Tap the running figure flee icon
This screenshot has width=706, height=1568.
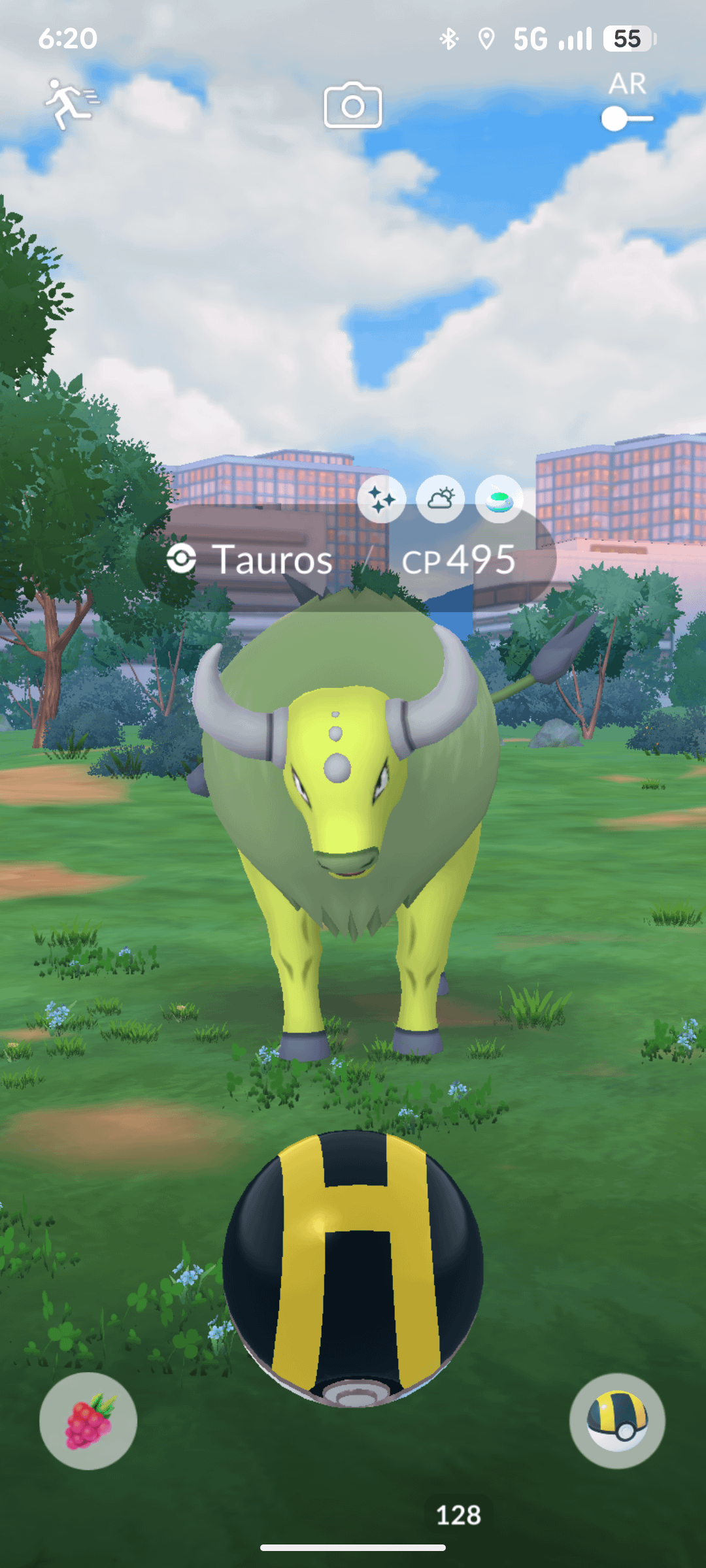tap(71, 104)
